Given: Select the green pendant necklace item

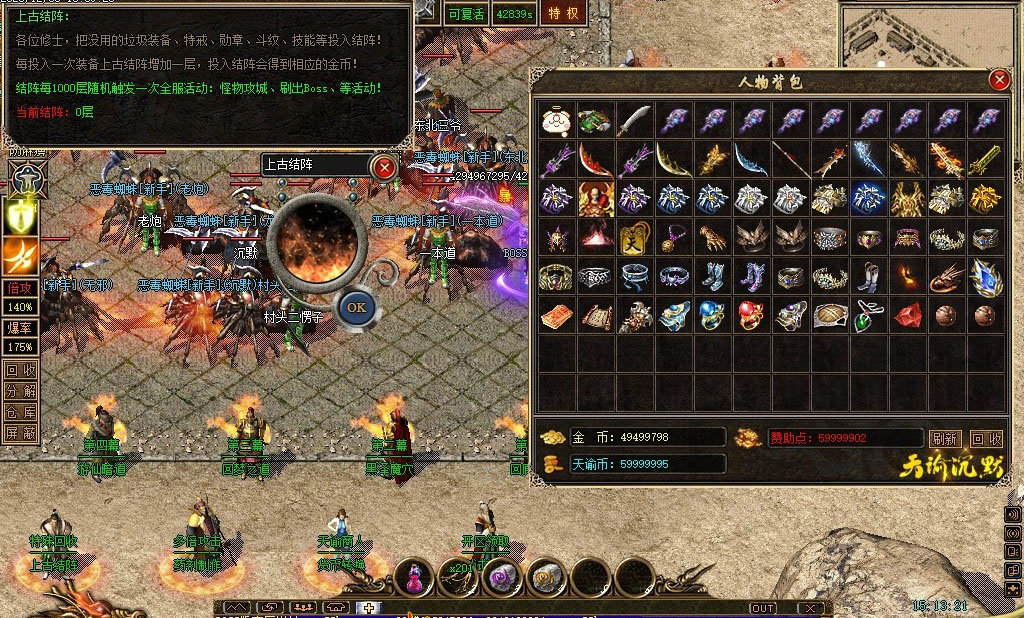Looking at the screenshot, I should [x=868, y=316].
